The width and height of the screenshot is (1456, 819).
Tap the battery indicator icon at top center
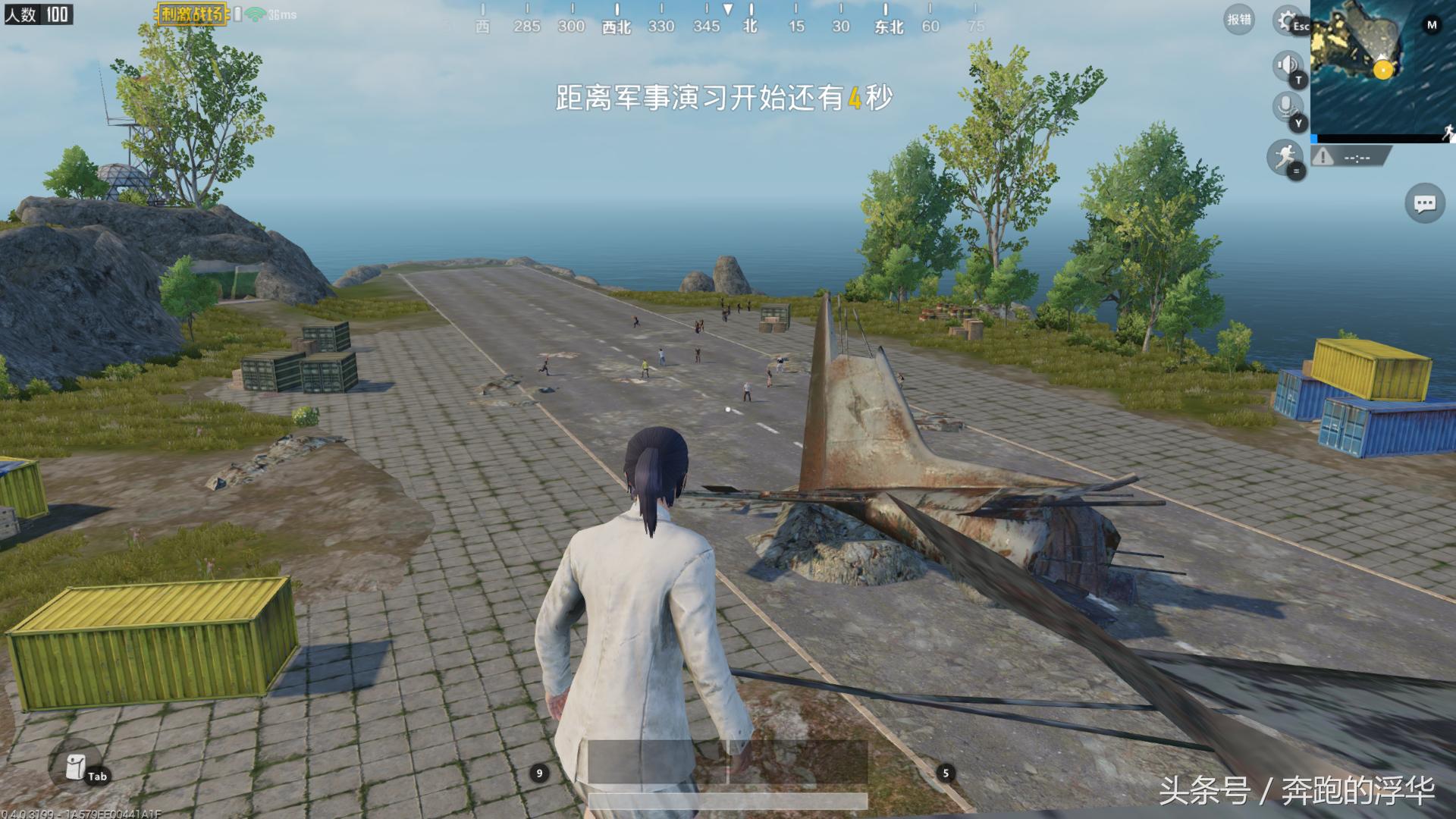pos(237,14)
